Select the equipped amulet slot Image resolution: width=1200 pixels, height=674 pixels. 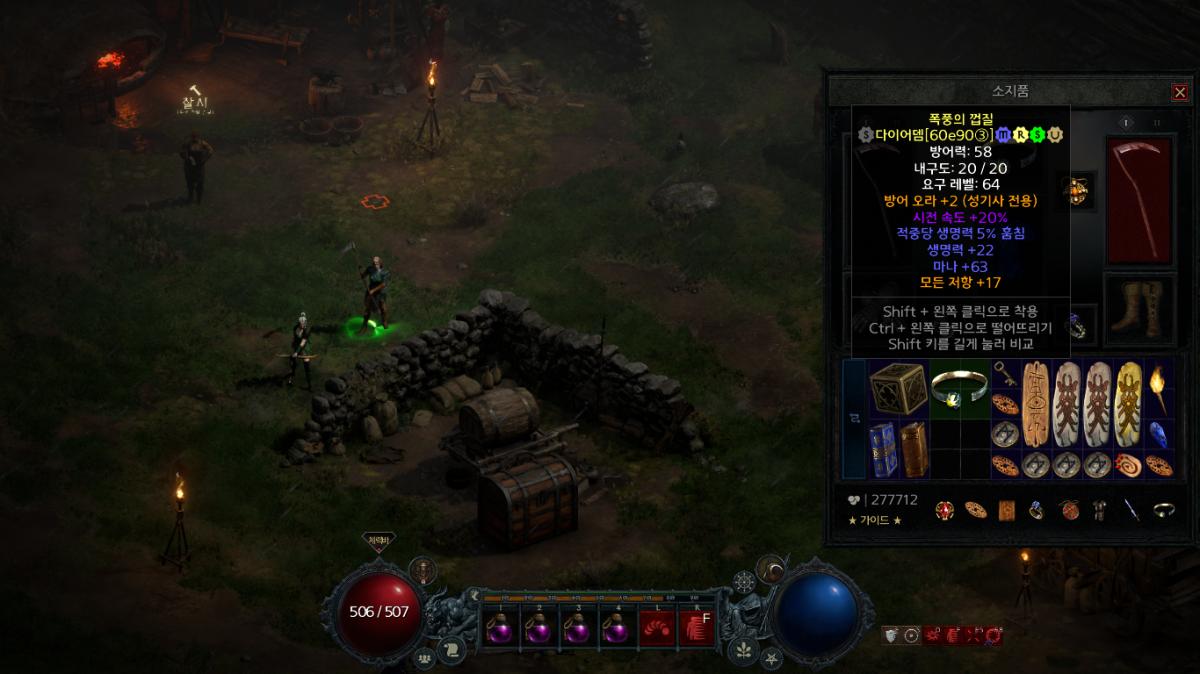(x=1079, y=190)
